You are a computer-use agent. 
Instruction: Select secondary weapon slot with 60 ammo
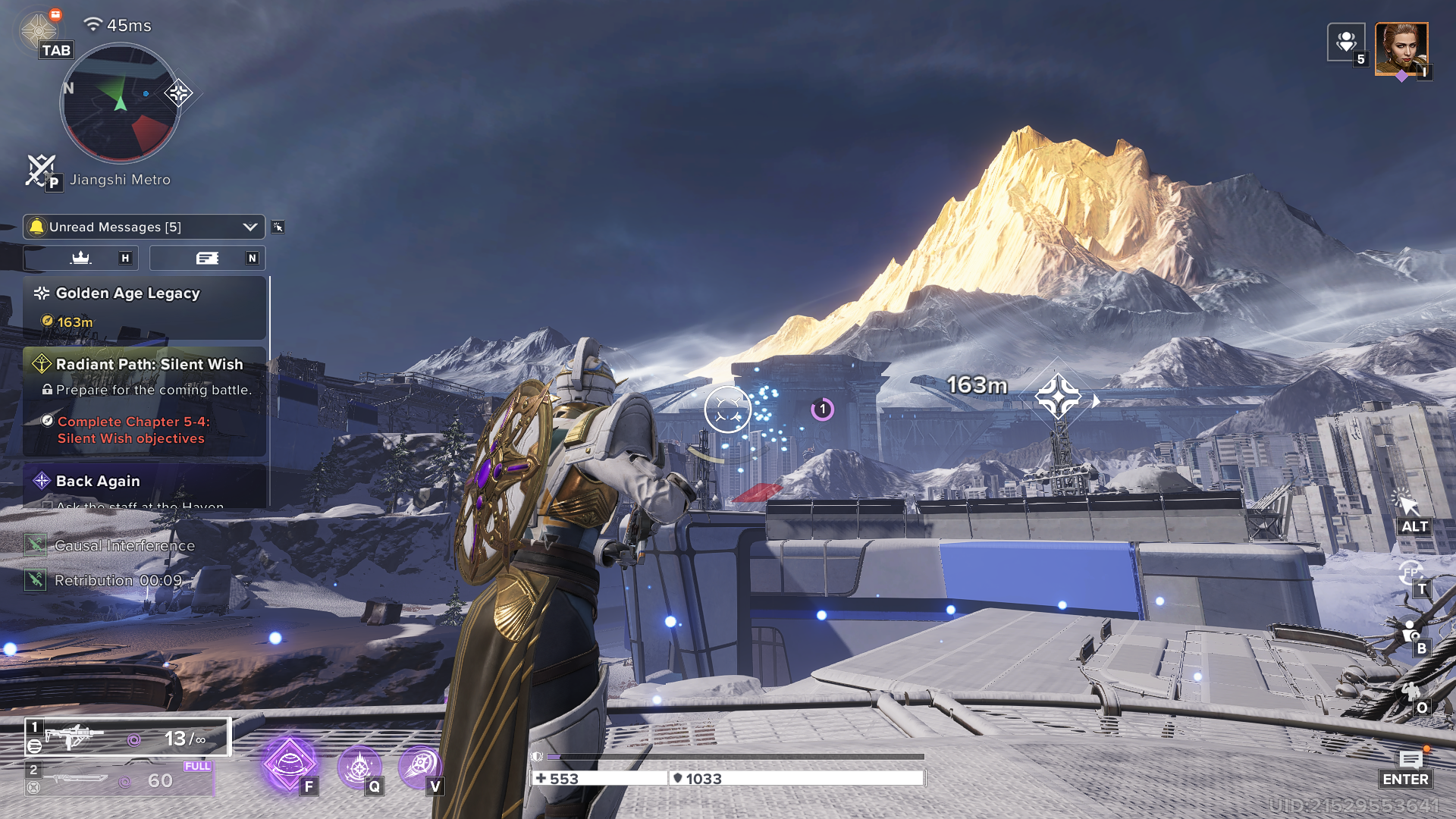pos(120,780)
